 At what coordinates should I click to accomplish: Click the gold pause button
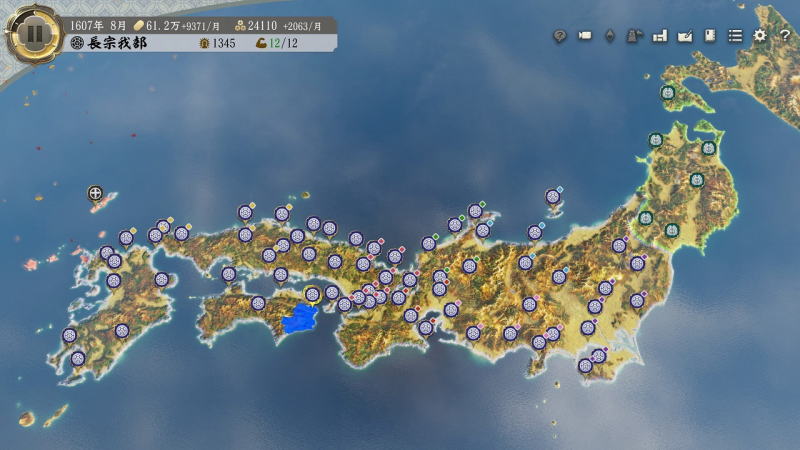coord(34,33)
